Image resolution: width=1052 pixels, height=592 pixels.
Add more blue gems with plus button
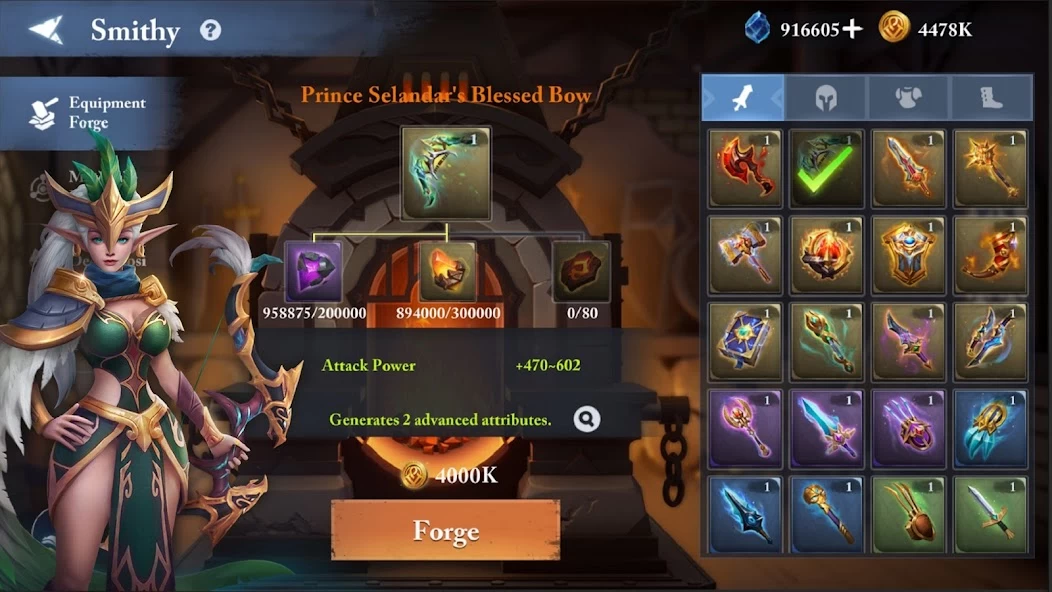[851, 29]
